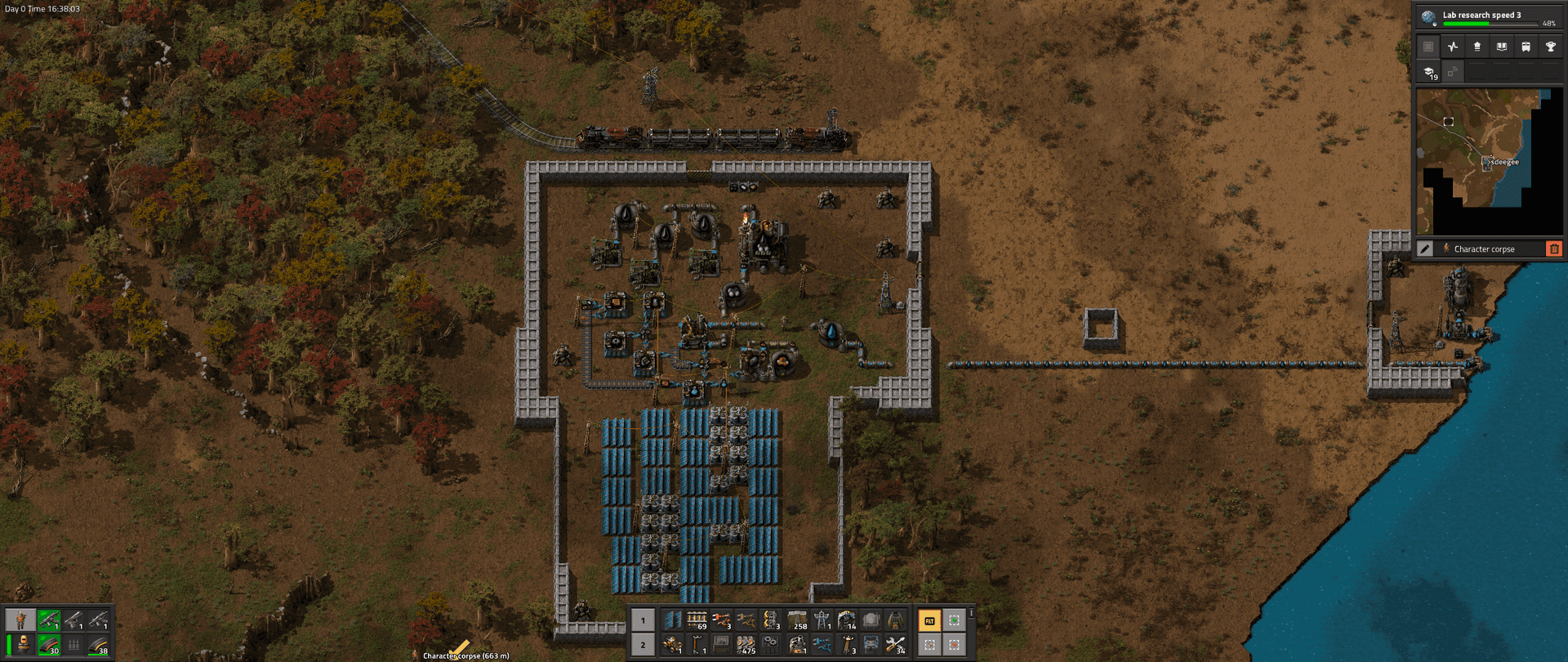Open the trains overview button

[1526, 47]
